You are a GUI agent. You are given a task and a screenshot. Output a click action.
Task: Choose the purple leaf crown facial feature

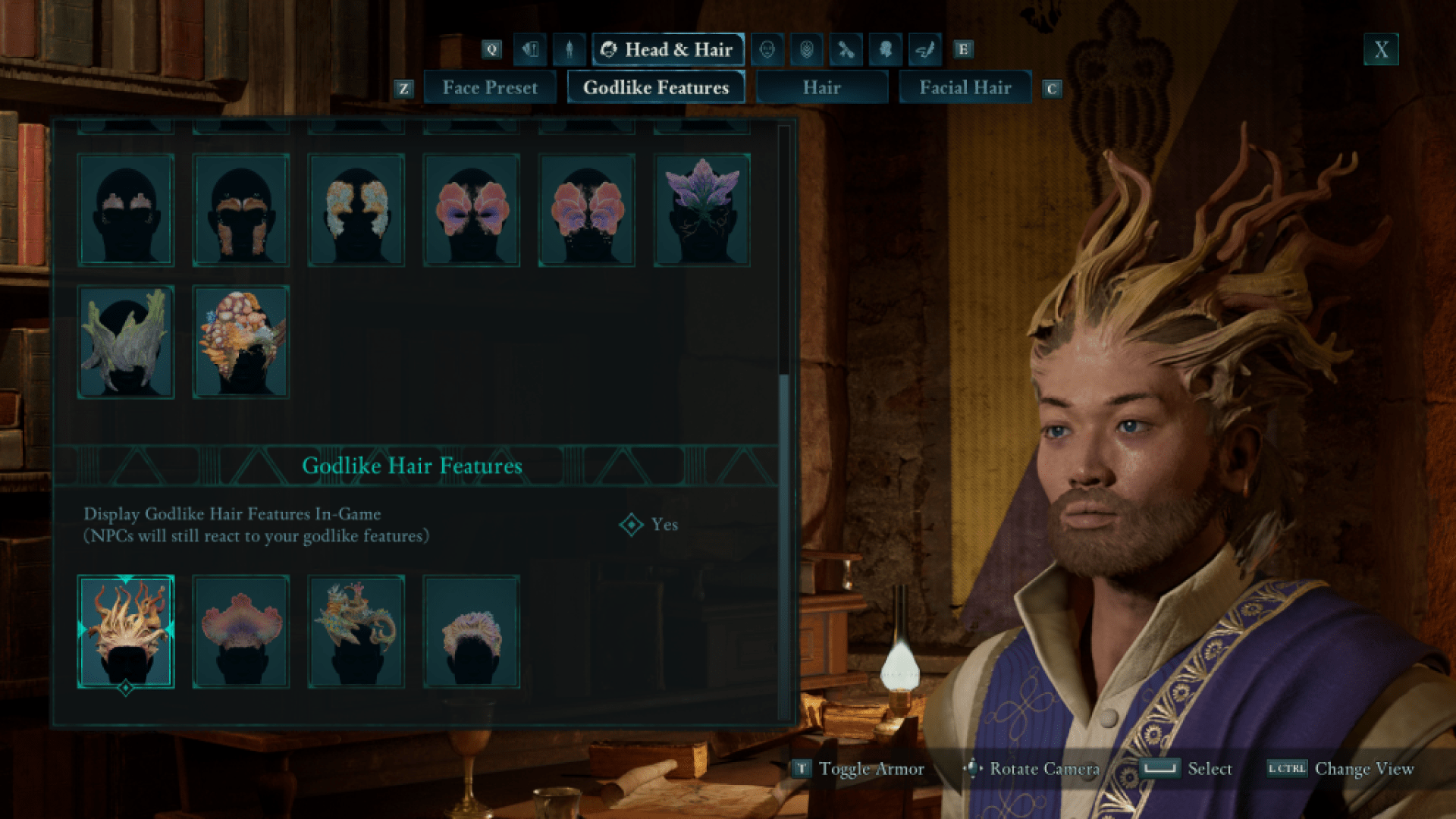702,210
